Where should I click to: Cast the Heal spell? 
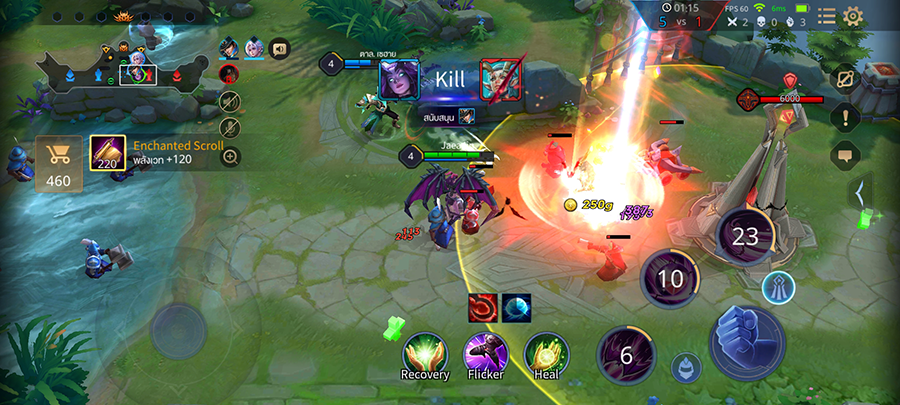coord(546,353)
